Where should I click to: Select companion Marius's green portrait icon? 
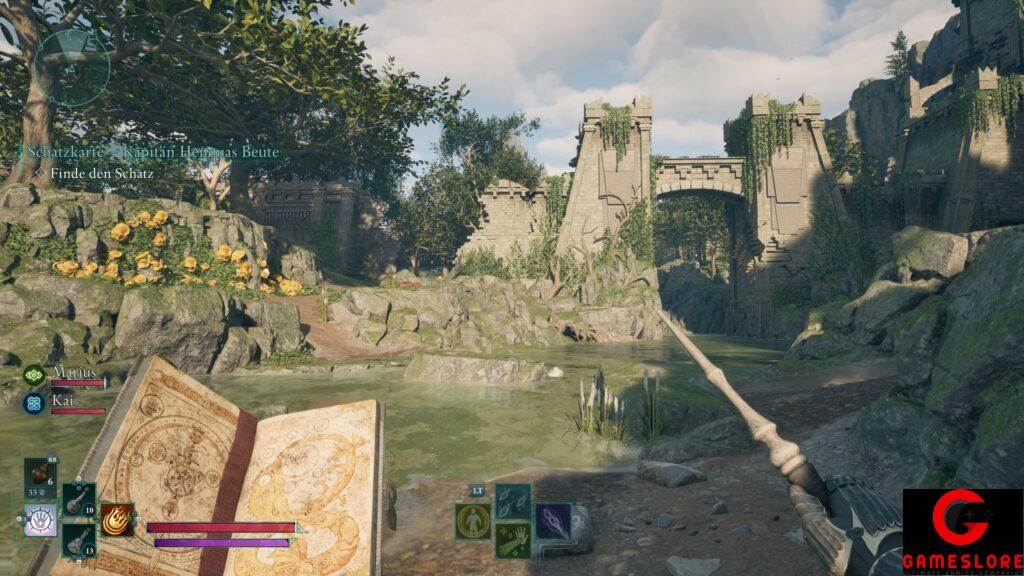33,376
